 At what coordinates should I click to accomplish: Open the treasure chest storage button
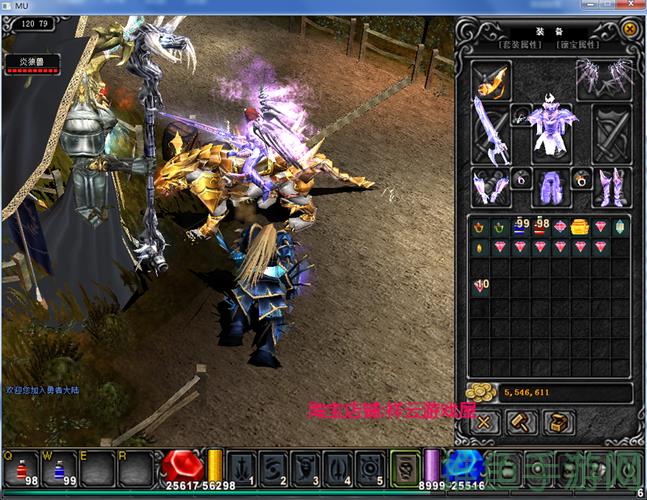click(557, 422)
